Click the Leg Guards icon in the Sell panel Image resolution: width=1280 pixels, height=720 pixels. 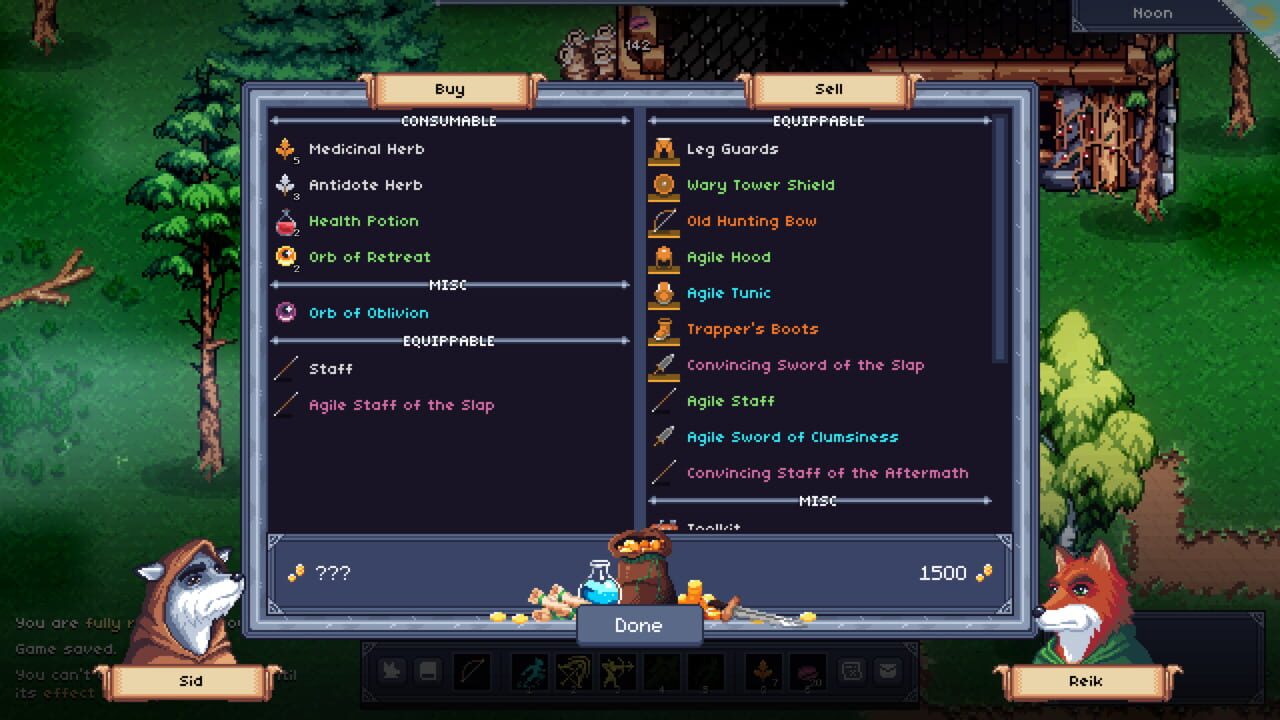click(x=665, y=148)
